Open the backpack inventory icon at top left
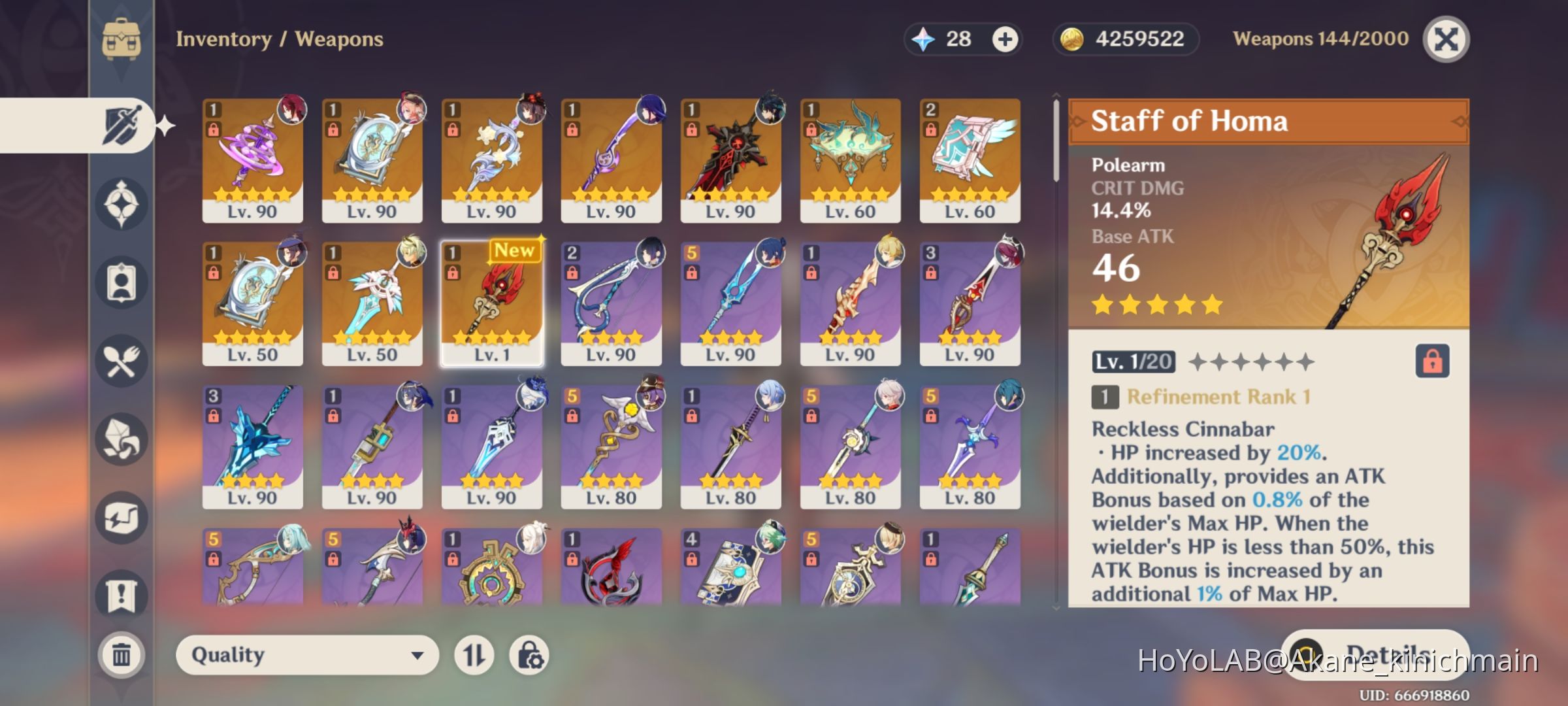This screenshot has height=706, width=1568. pos(121,39)
